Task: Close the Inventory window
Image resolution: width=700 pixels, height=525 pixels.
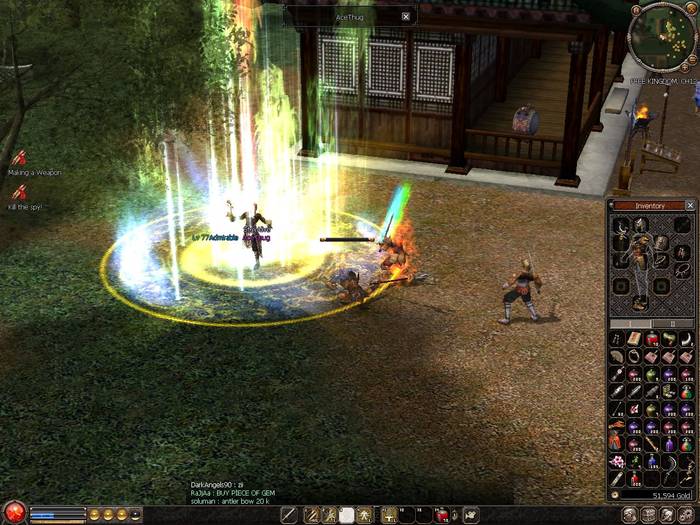Action: click(x=690, y=205)
